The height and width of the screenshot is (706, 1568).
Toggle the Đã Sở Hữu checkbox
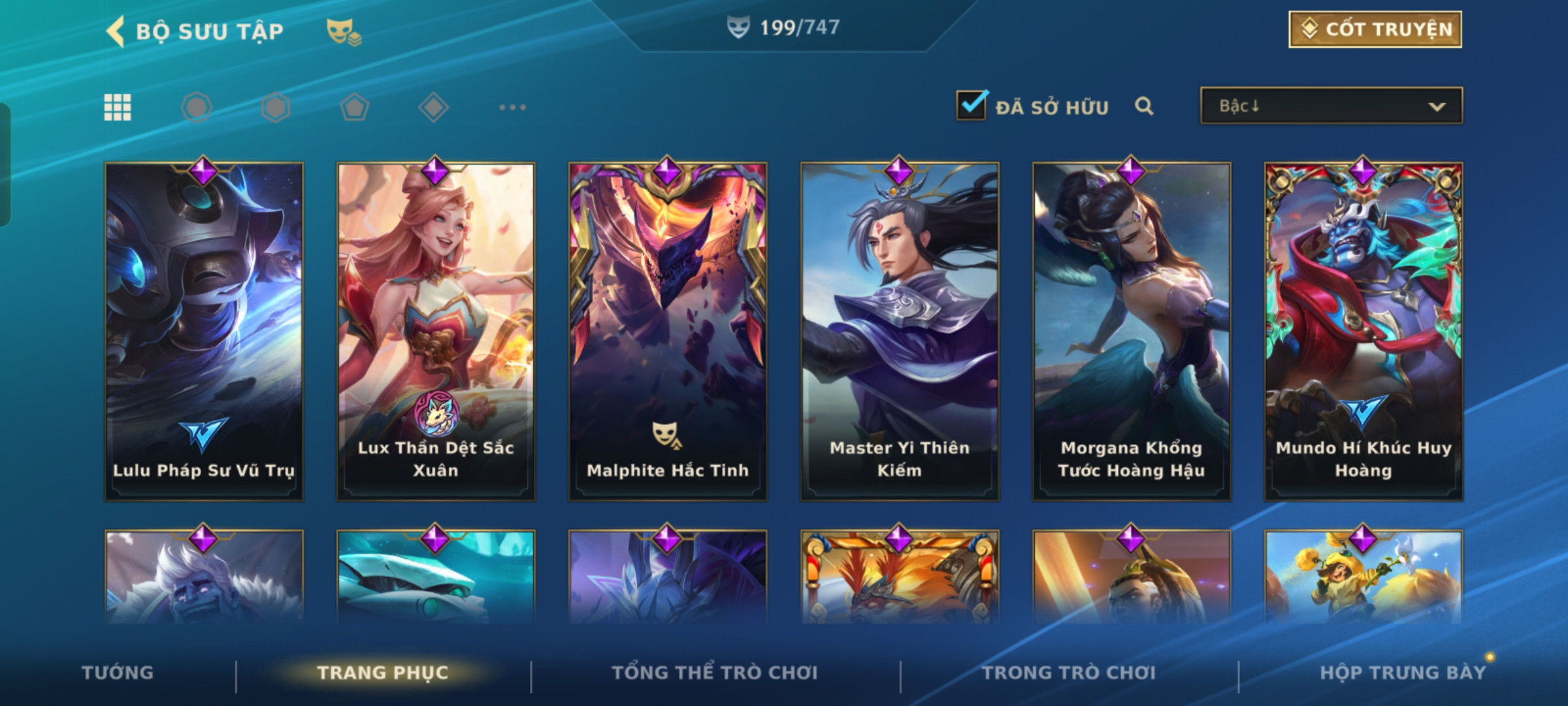point(971,106)
